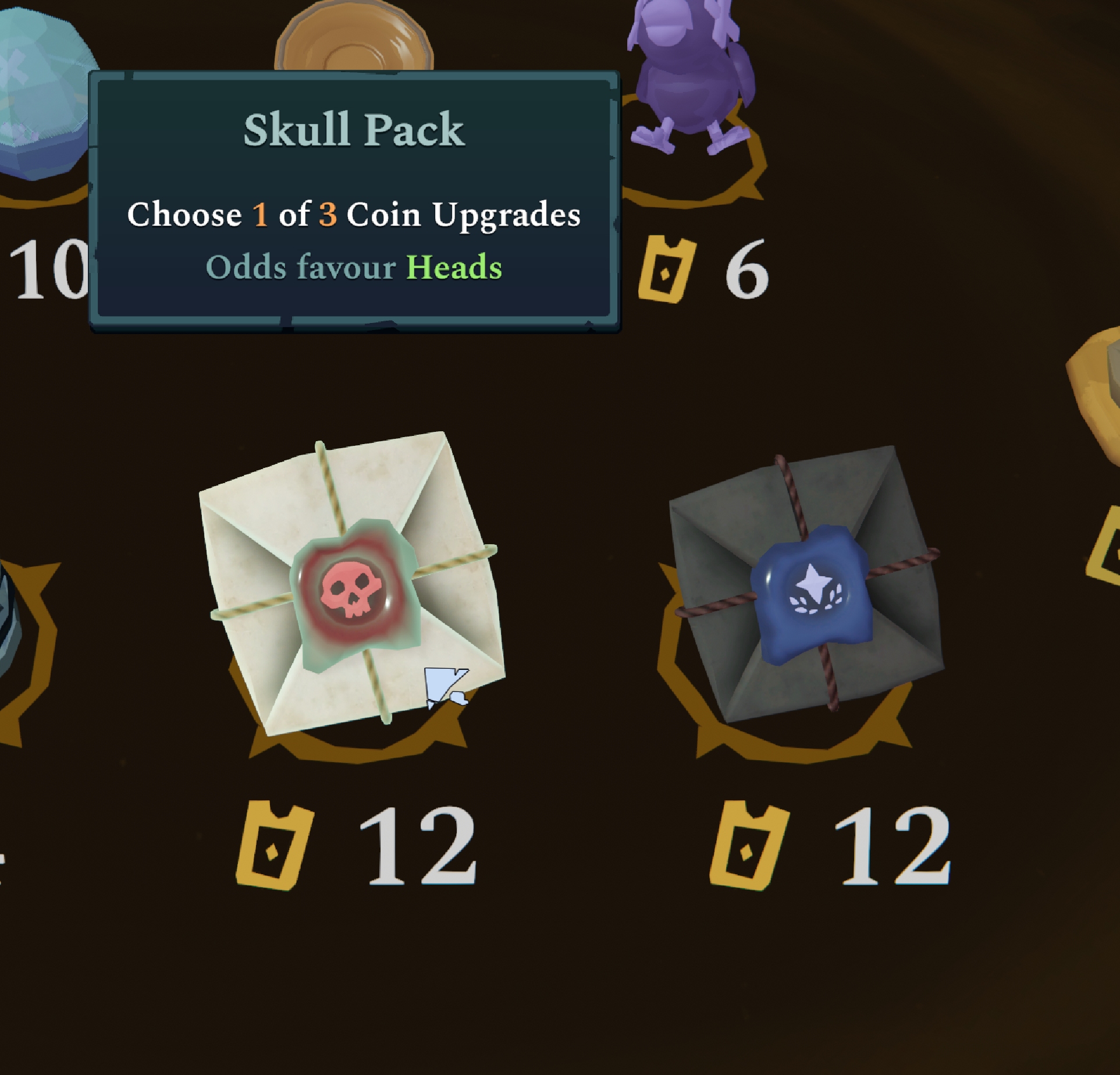Buy the Skull Pack envelope

[353, 584]
